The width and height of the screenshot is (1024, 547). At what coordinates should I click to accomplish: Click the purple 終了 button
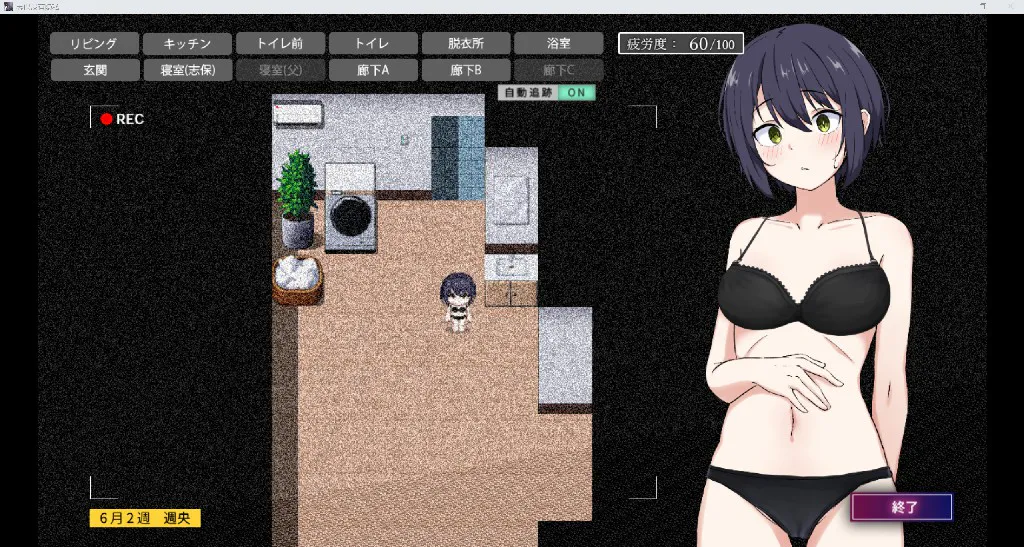(901, 507)
